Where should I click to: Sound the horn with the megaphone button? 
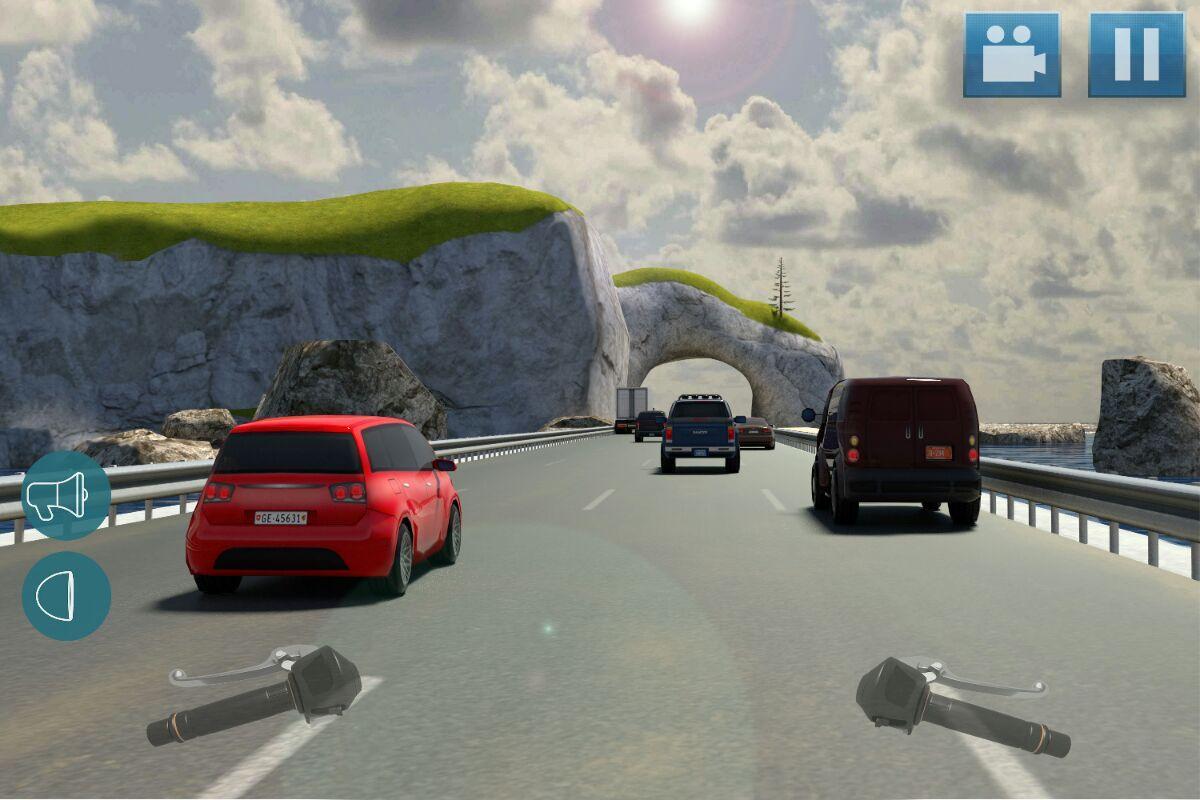pos(66,496)
